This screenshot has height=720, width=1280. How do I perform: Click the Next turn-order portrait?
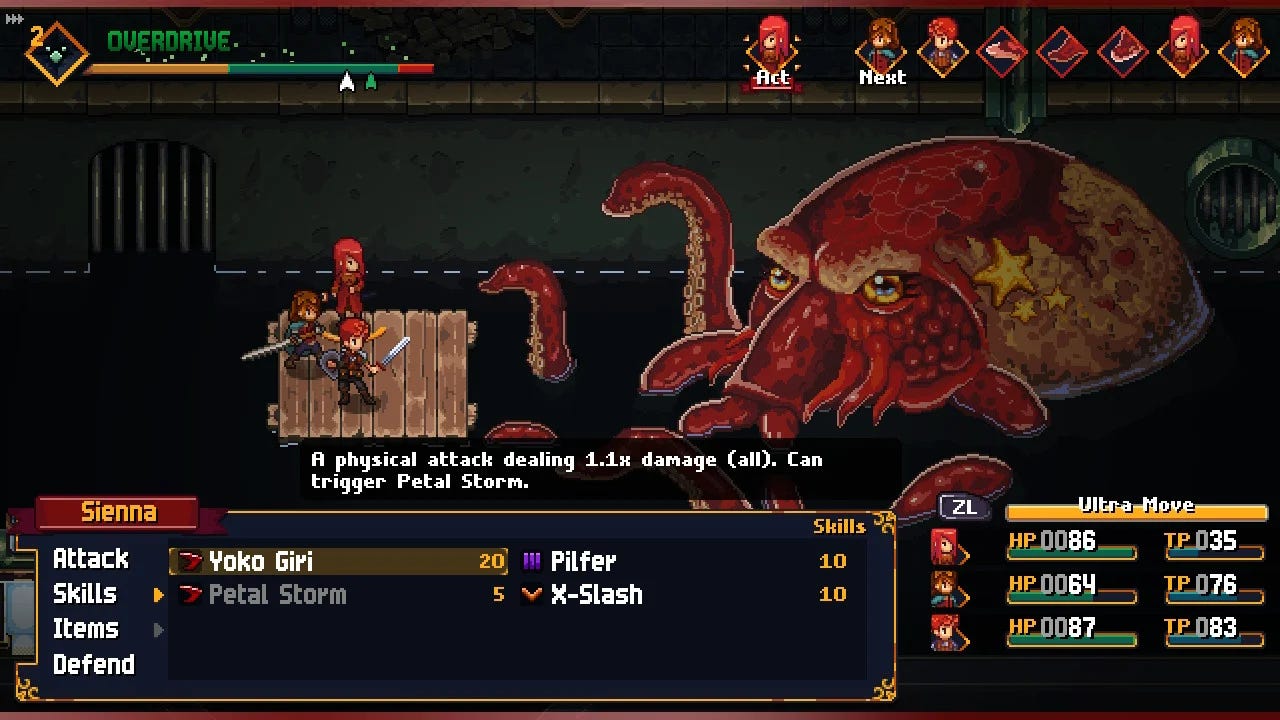pos(881,46)
